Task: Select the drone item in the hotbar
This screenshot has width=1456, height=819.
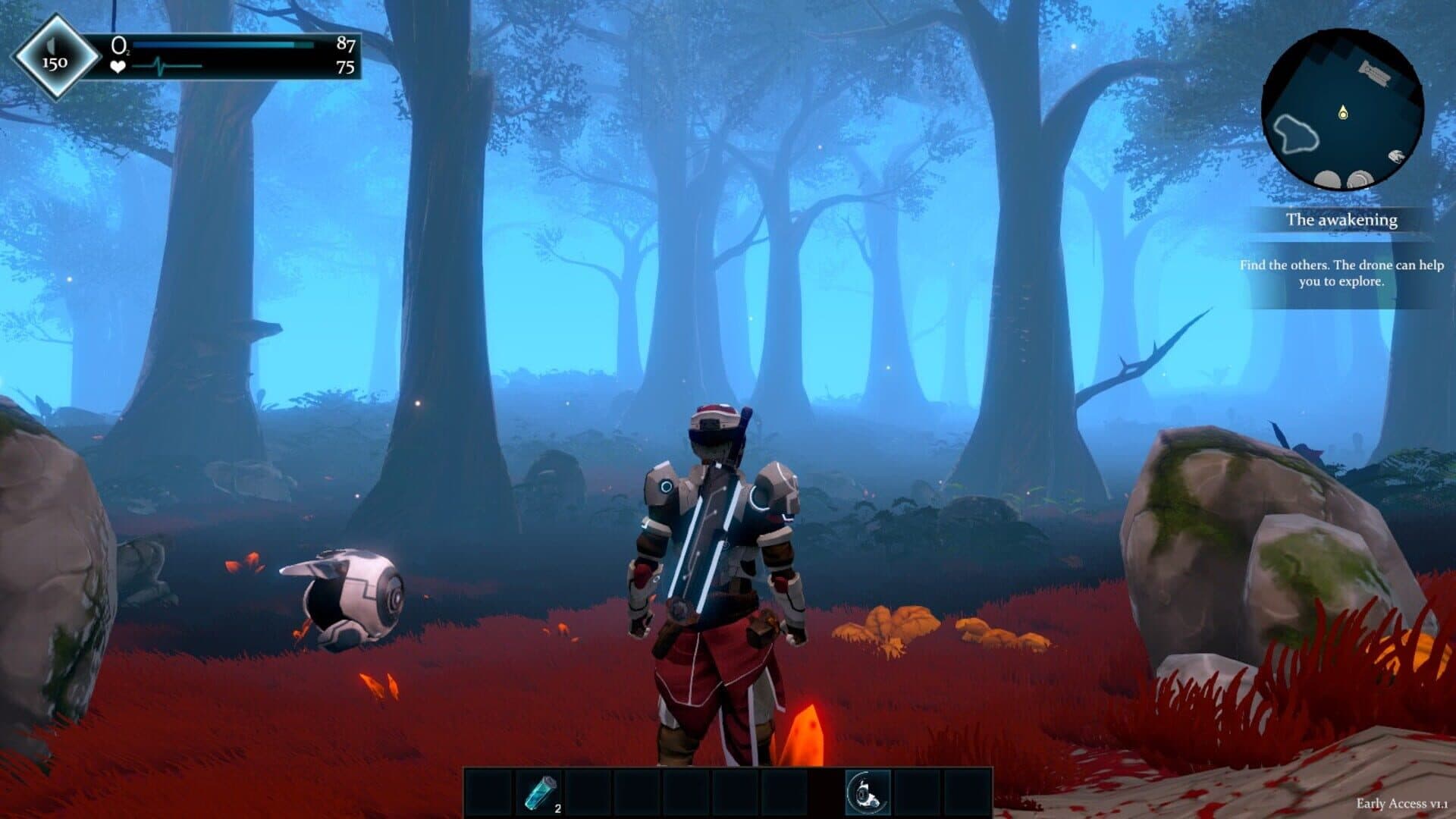Action: click(x=867, y=792)
